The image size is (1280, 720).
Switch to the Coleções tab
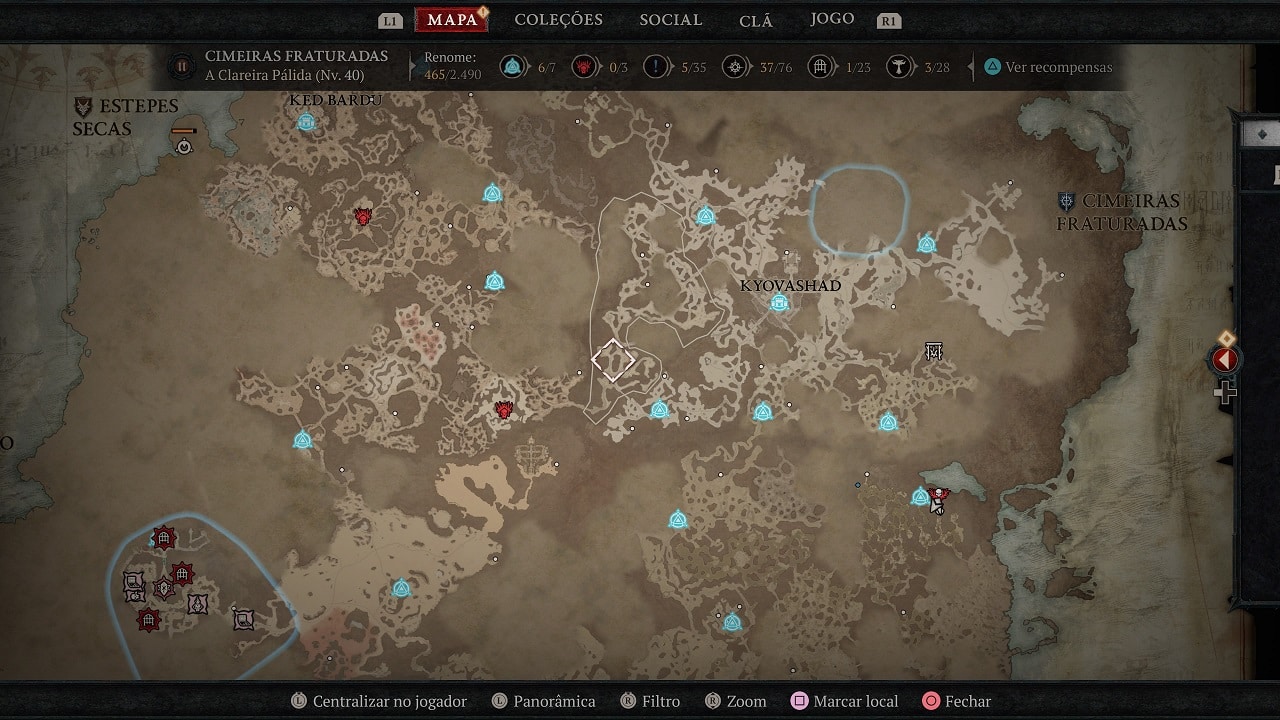558,20
